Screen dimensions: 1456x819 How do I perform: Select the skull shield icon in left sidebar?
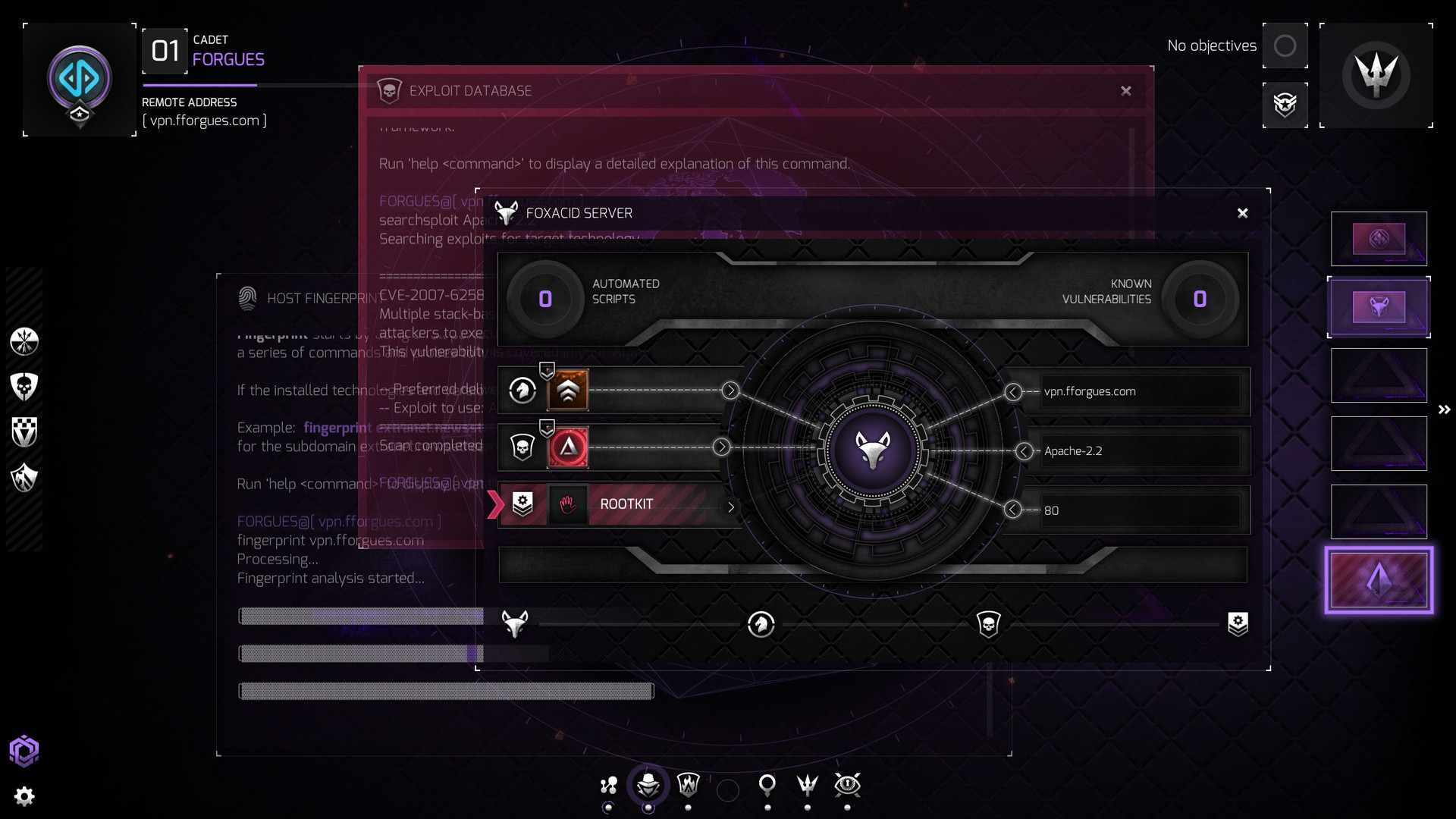click(x=24, y=385)
